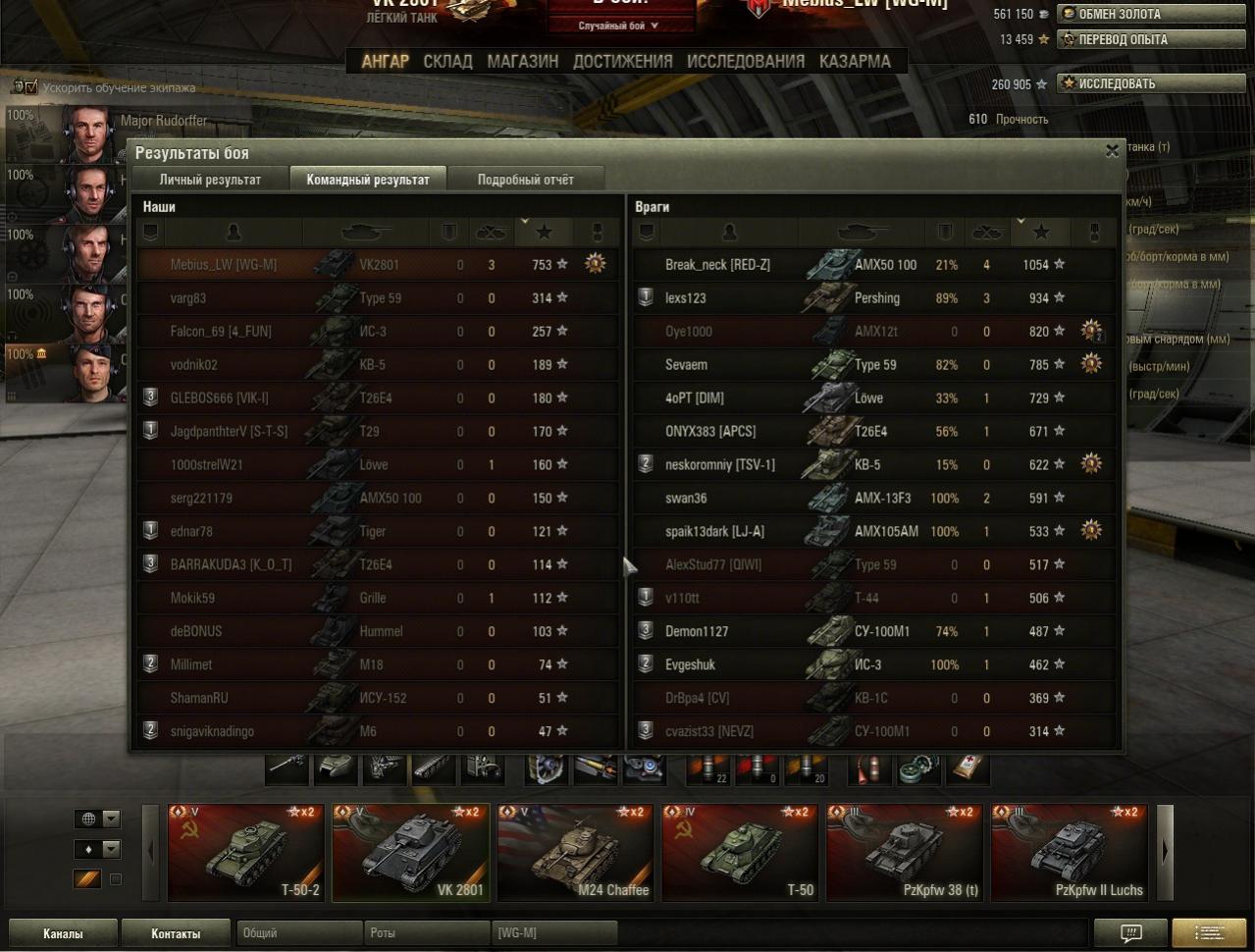
Task: Select the PzKpfw 38 (t) tank
Action: [x=905, y=852]
